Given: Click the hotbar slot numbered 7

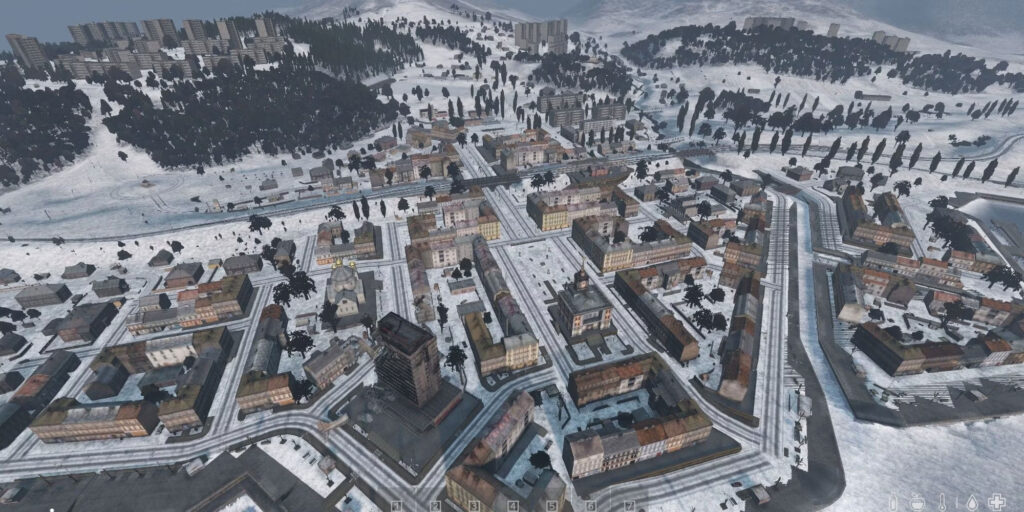Looking at the screenshot, I should [x=630, y=506].
